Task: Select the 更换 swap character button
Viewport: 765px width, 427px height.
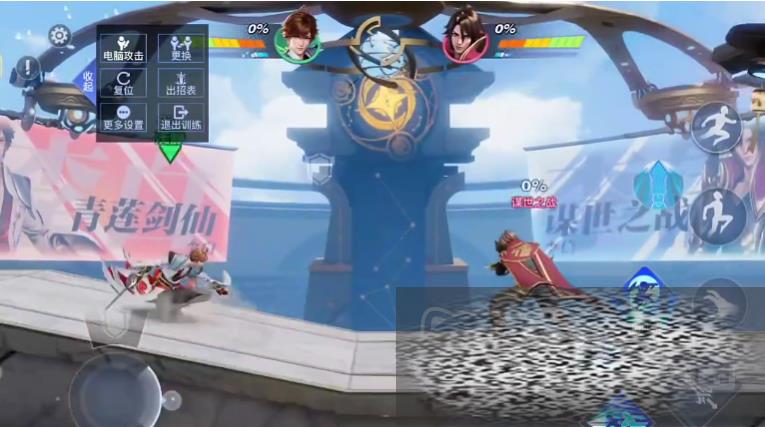Action: 181,49
